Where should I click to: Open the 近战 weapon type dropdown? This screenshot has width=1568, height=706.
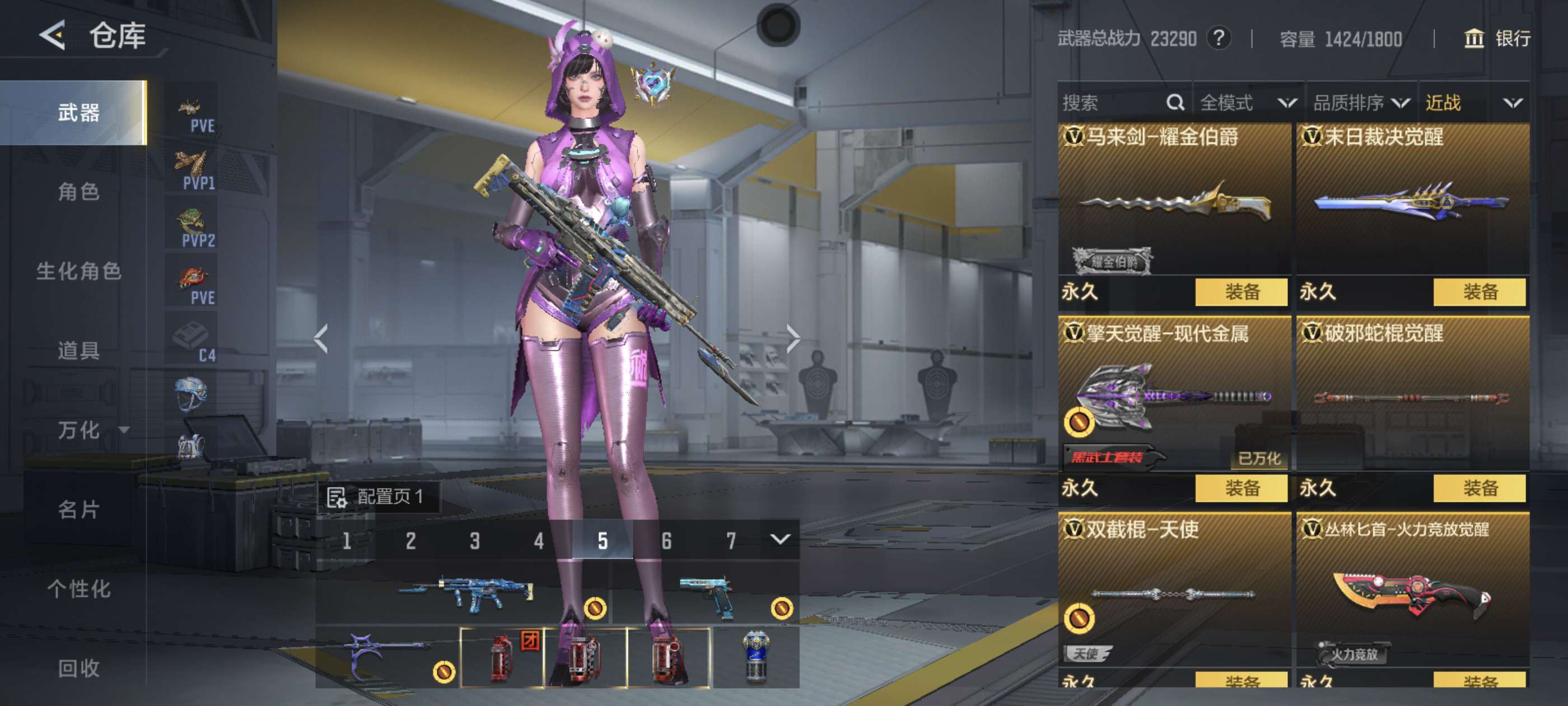point(1473,103)
